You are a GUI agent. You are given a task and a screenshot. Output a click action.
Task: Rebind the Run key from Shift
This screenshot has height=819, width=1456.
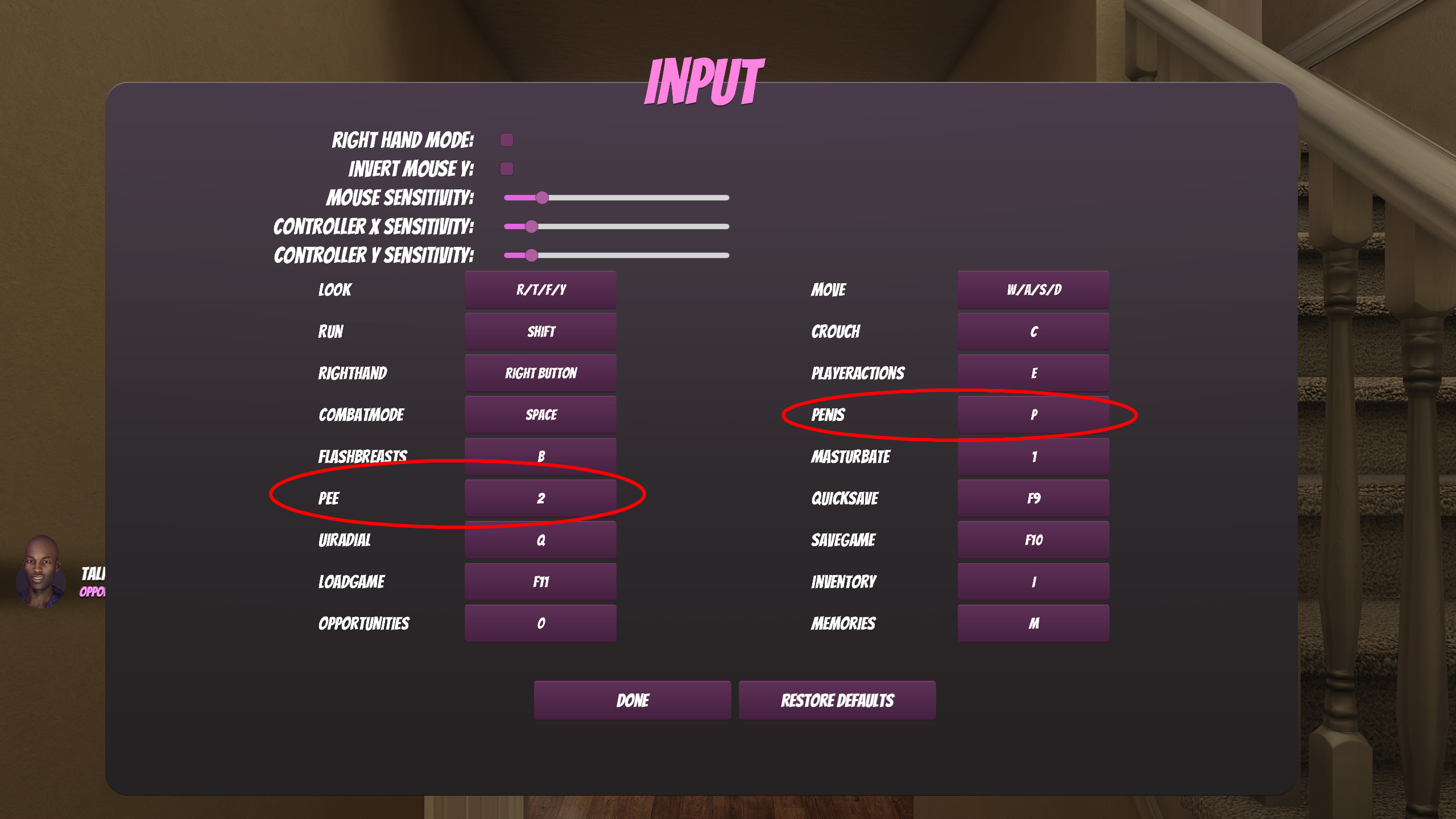[x=540, y=331]
